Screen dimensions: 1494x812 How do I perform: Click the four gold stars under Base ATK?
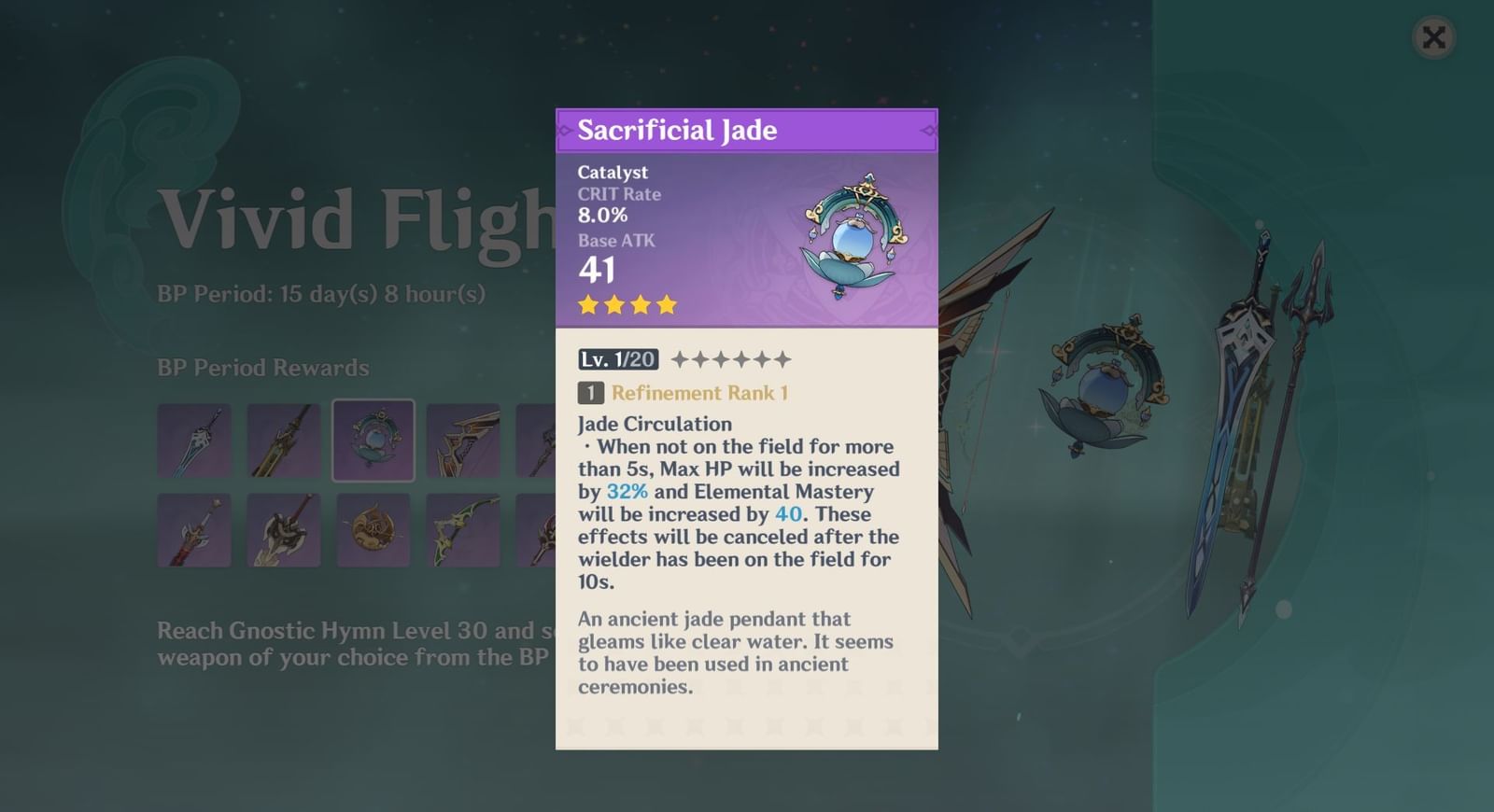627,304
